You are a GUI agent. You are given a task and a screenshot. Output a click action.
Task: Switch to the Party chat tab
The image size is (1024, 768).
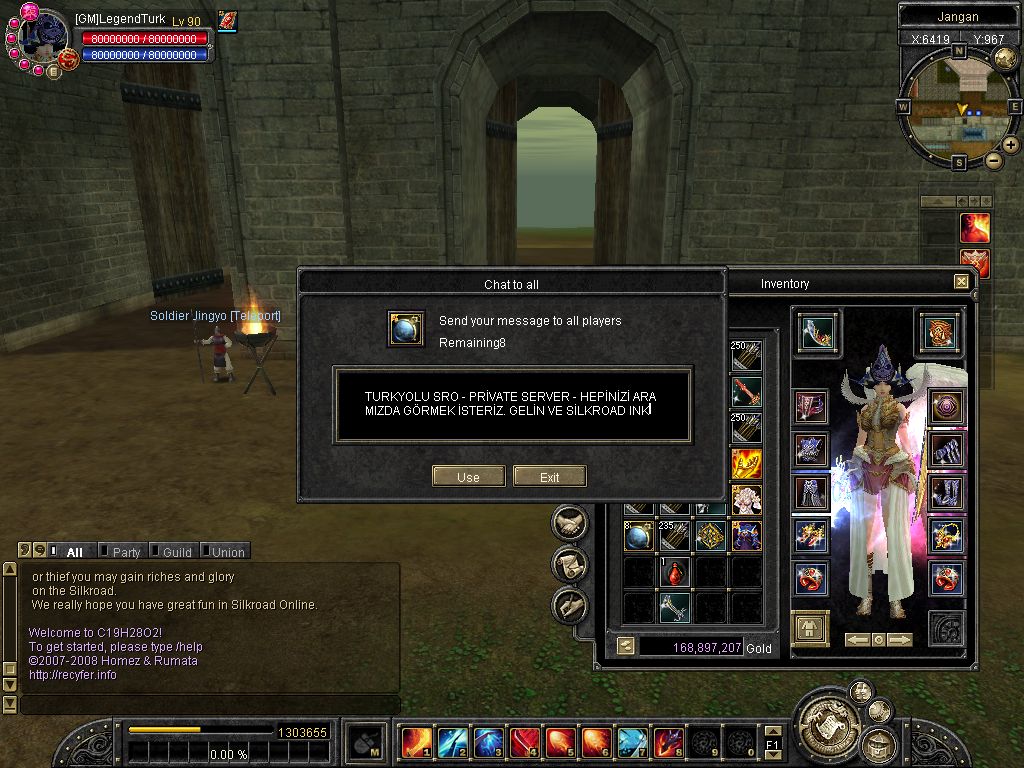click(x=126, y=552)
